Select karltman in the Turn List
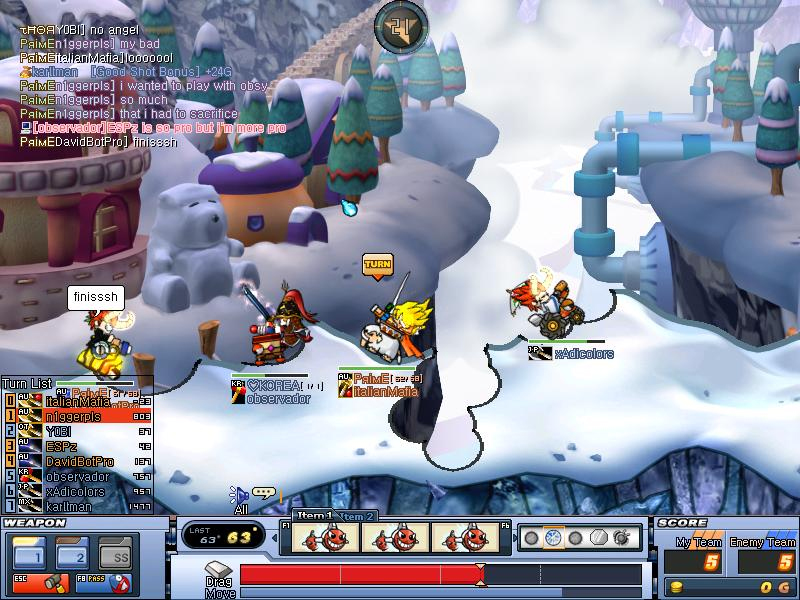The image size is (800, 600). point(70,507)
